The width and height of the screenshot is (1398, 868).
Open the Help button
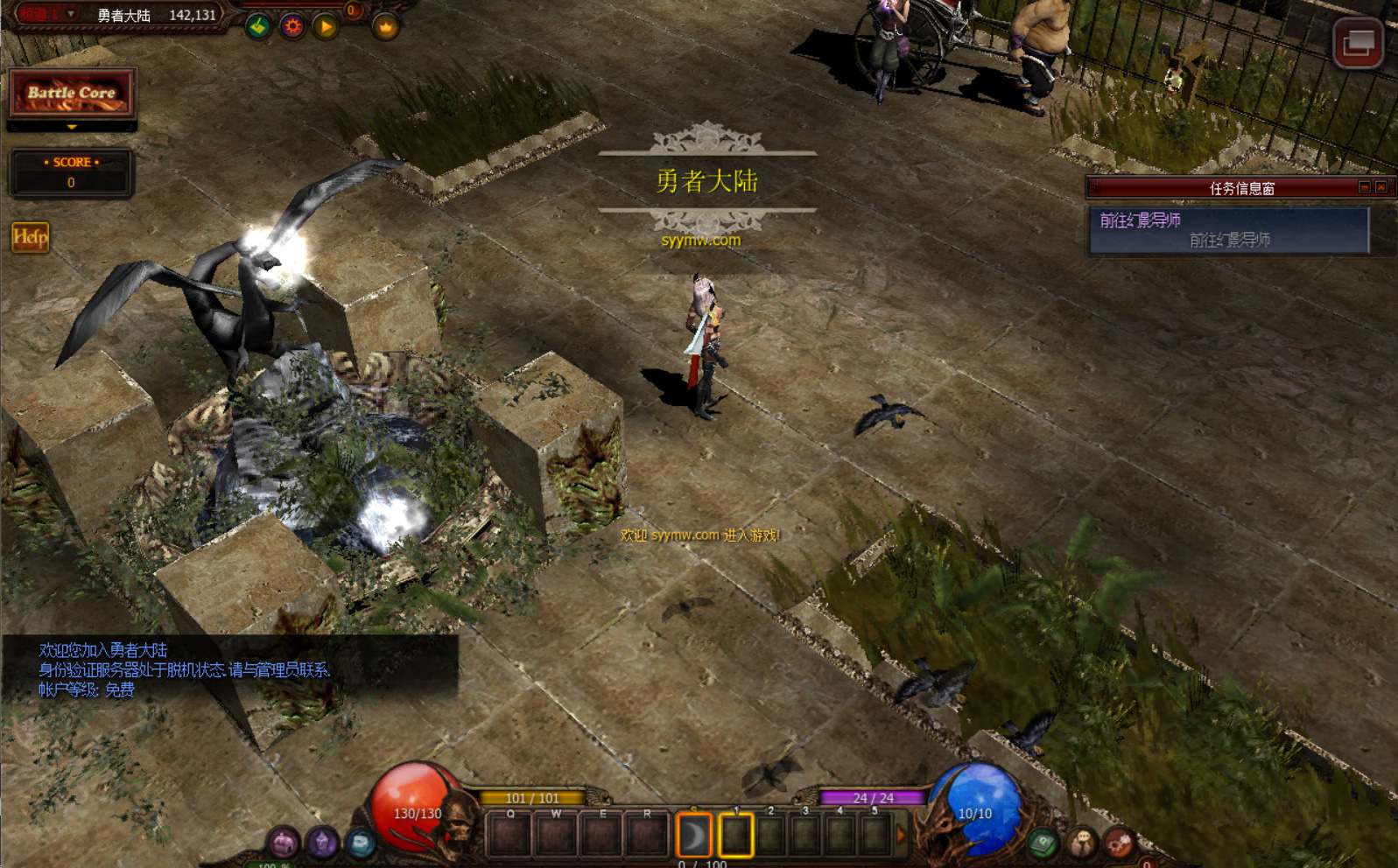[30, 237]
